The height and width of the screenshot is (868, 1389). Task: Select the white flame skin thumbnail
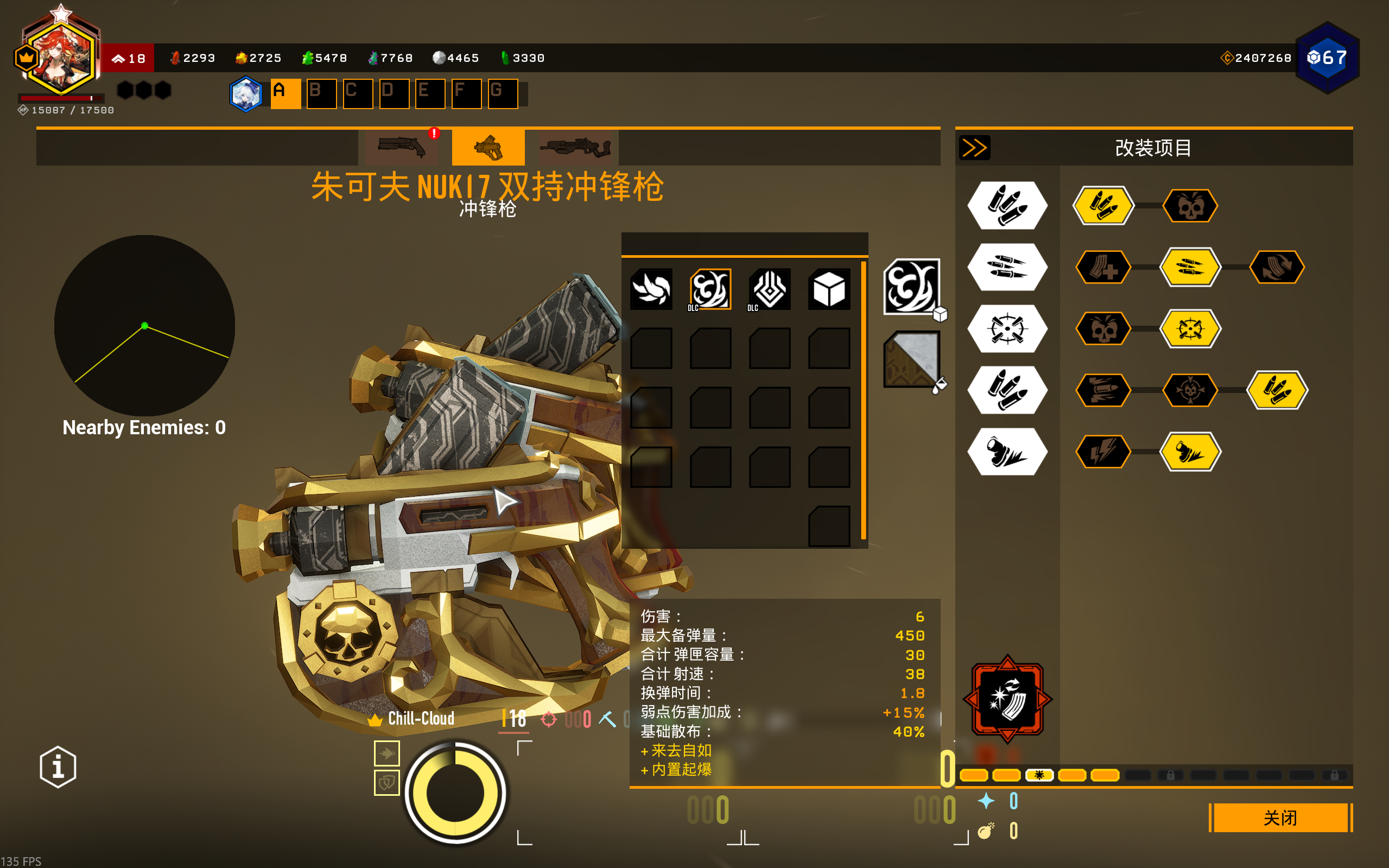651,289
